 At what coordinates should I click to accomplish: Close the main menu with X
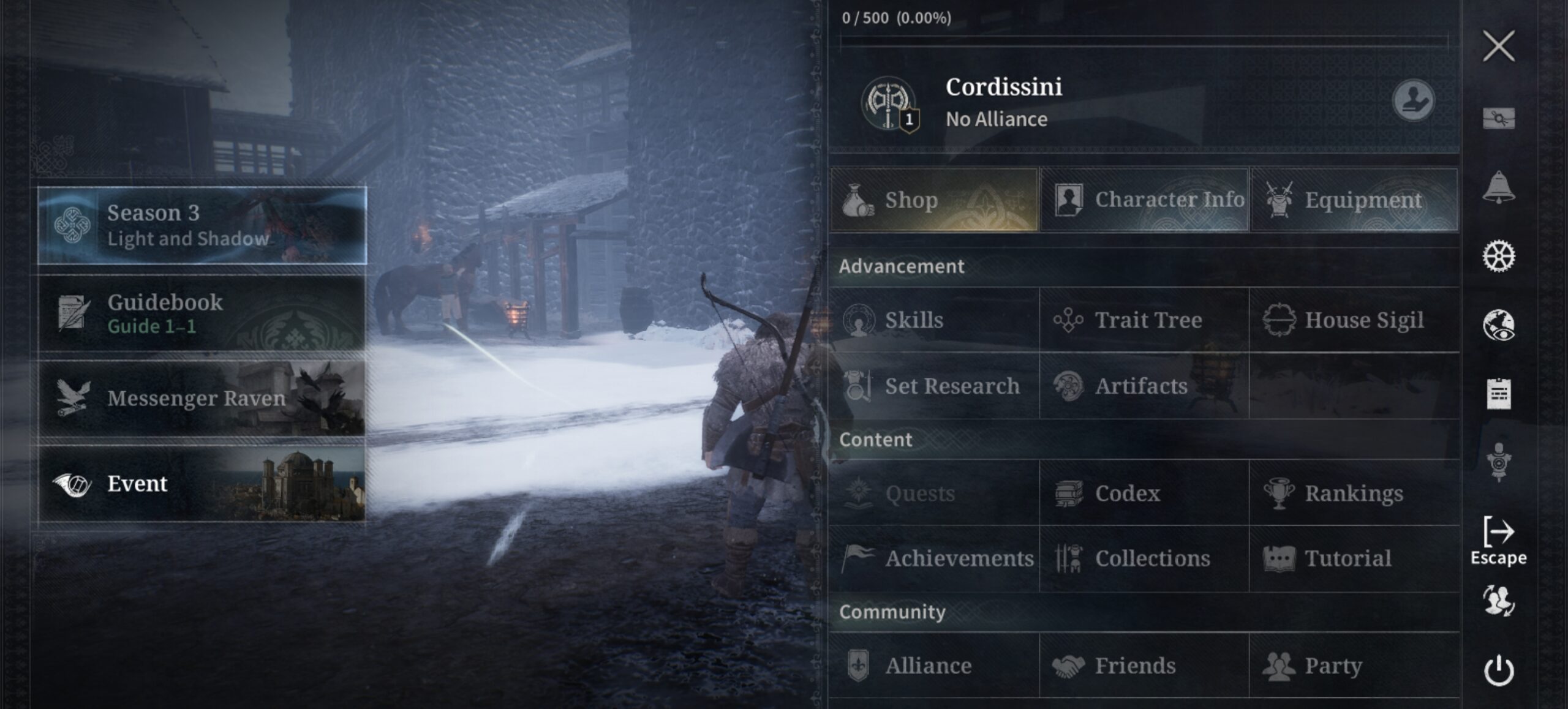(x=1498, y=46)
